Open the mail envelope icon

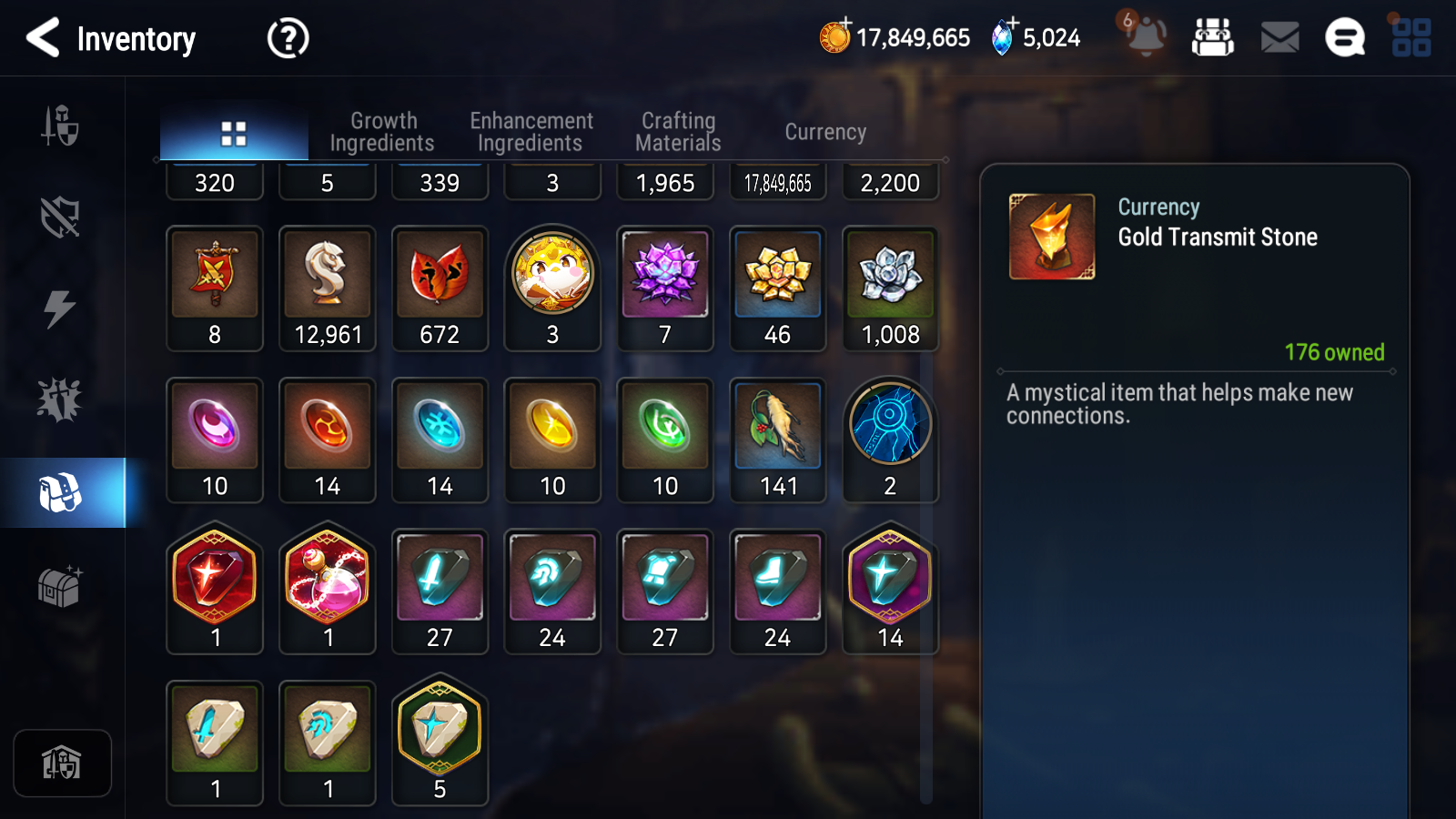pyautogui.click(x=1279, y=38)
